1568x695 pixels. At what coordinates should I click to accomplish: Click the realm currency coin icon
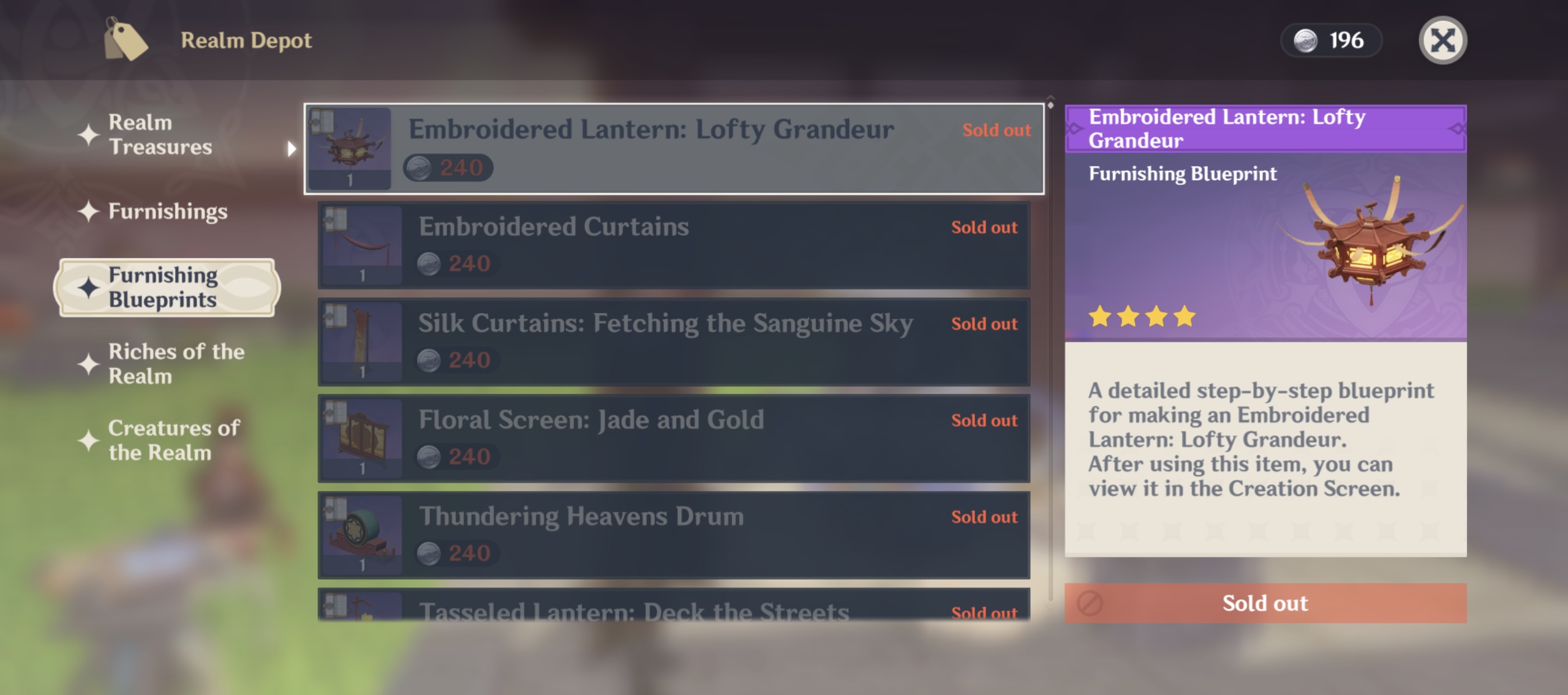(1307, 40)
